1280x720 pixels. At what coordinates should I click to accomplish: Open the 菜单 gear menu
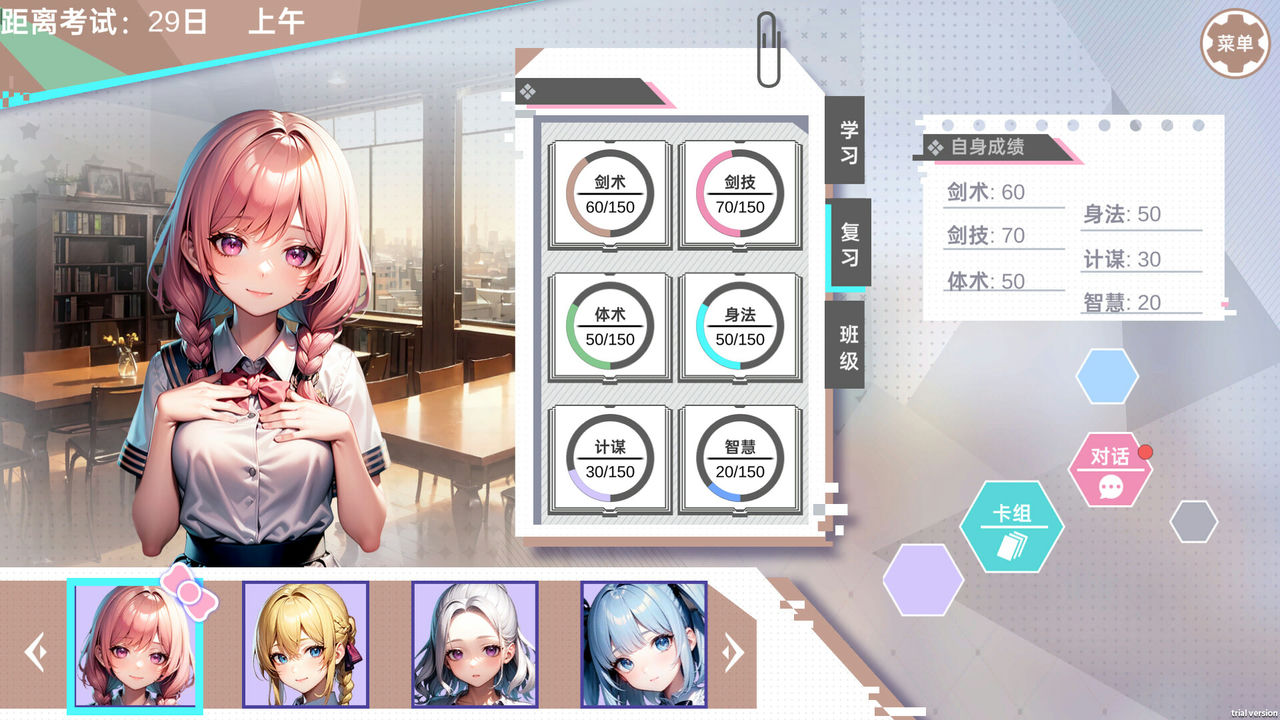1235,42
